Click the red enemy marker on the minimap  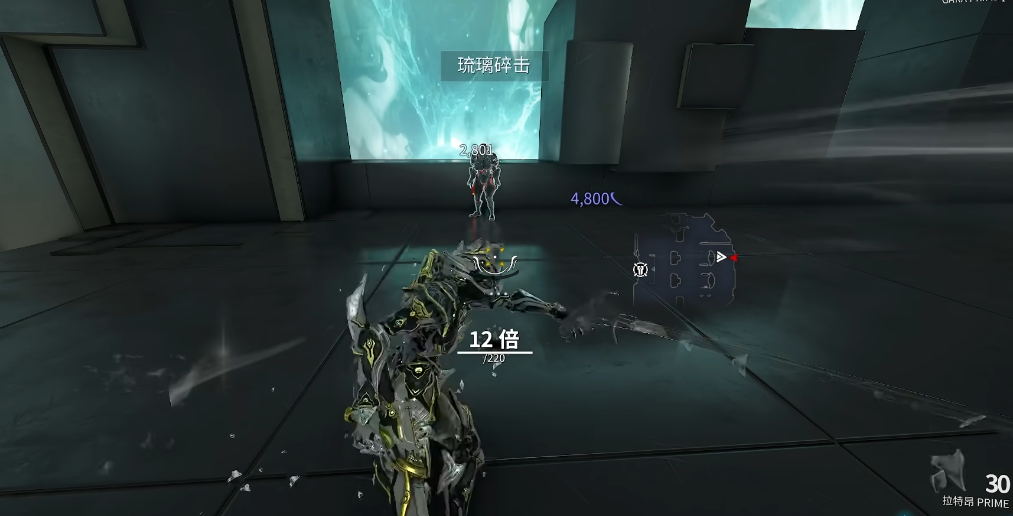(734, 258)
